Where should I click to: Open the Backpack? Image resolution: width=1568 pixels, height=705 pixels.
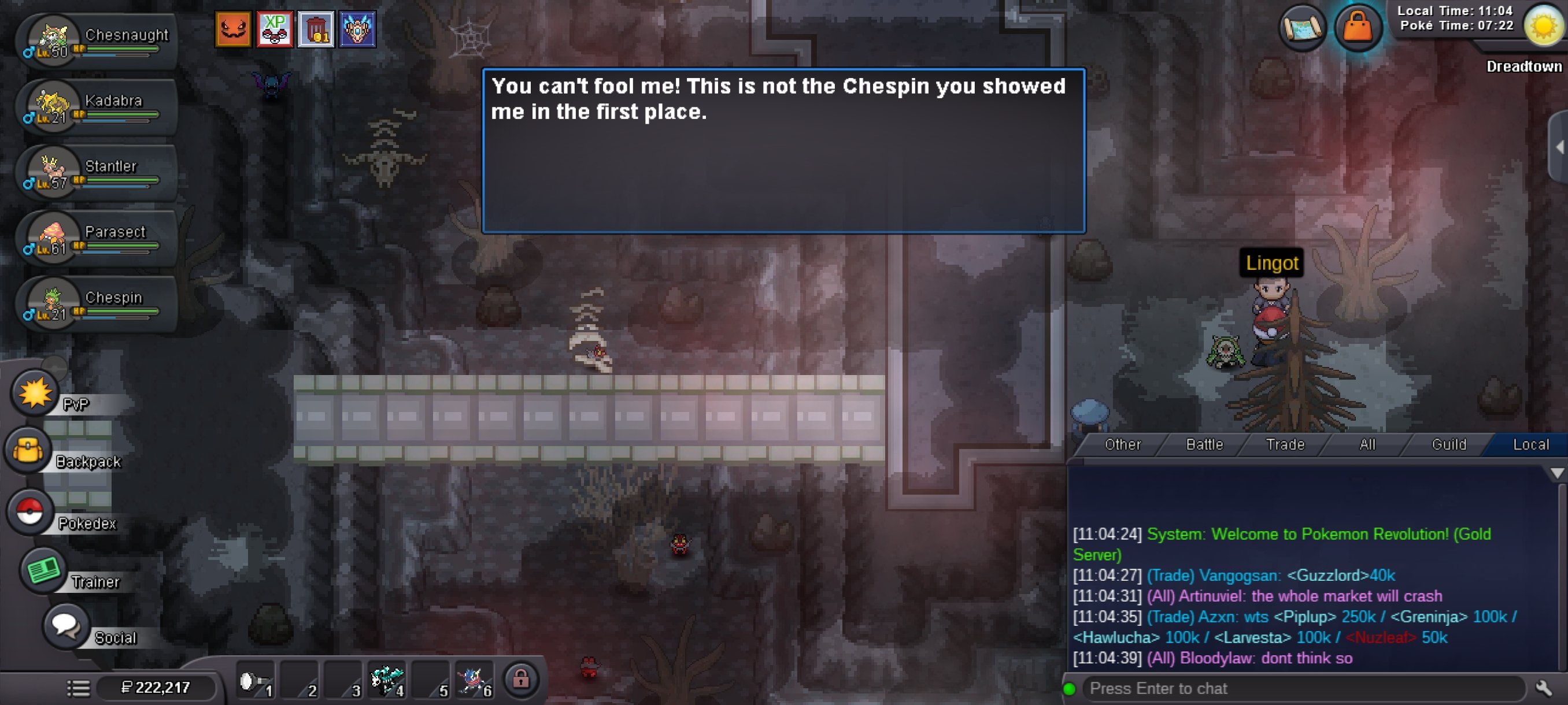(x=28, y=451)
